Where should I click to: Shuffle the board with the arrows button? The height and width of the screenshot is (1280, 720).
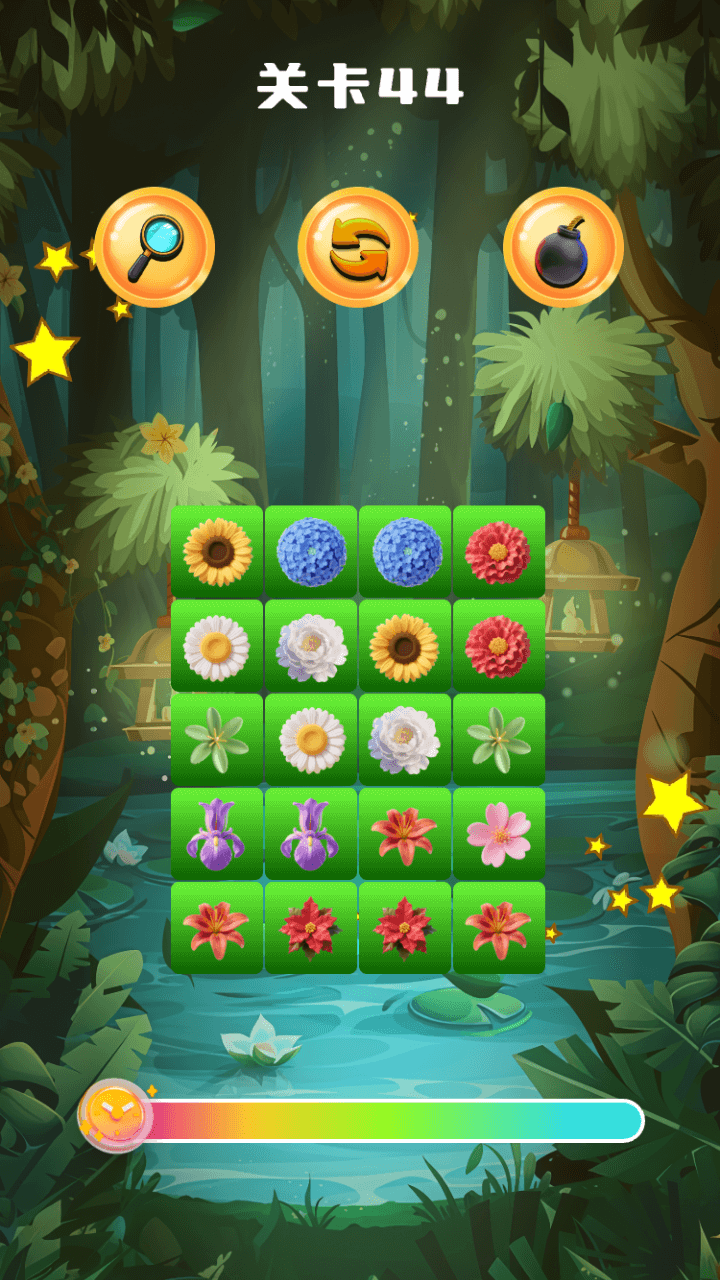pos(358,247)
